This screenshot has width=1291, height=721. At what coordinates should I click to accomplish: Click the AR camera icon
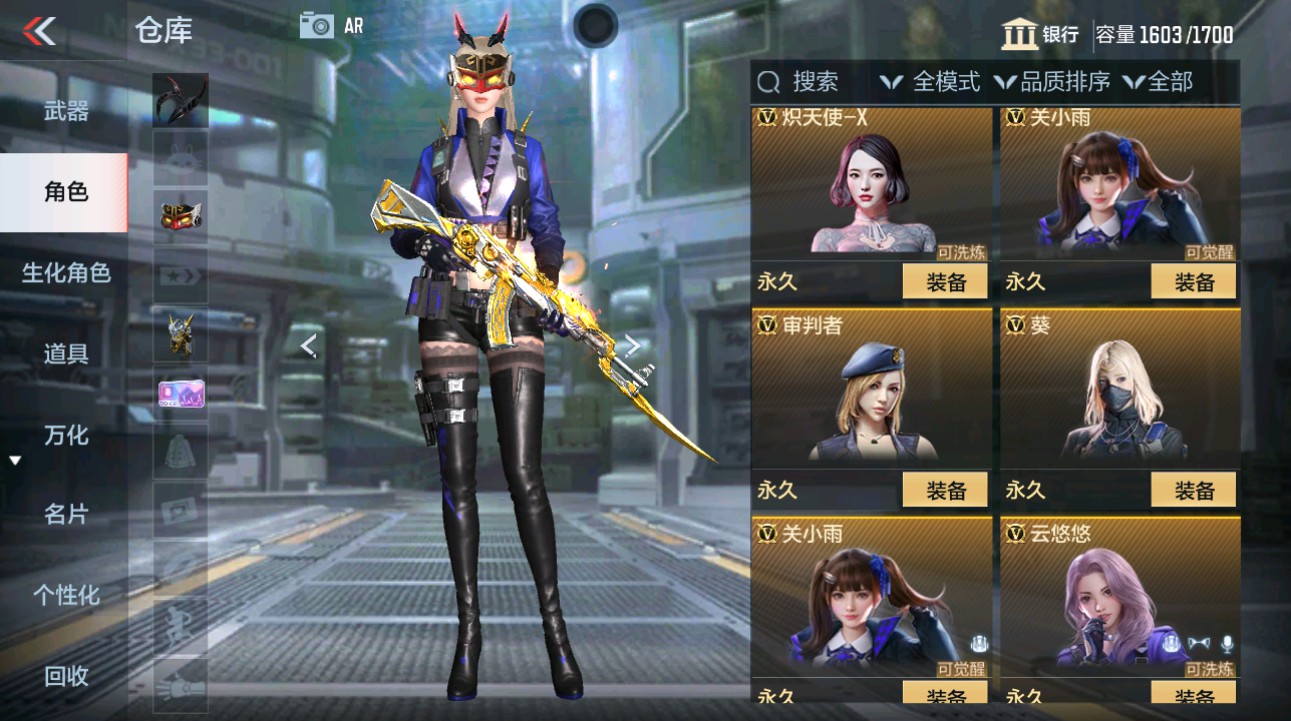[x=318, y=26]
